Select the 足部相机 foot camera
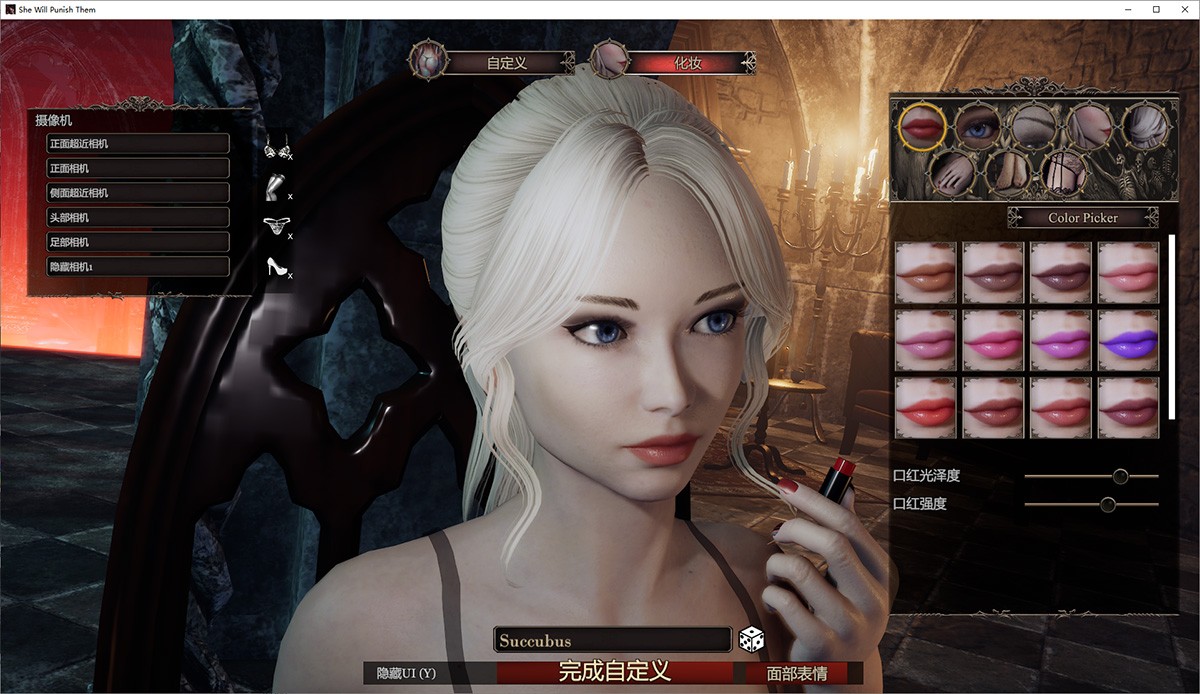 pos(138,242)
